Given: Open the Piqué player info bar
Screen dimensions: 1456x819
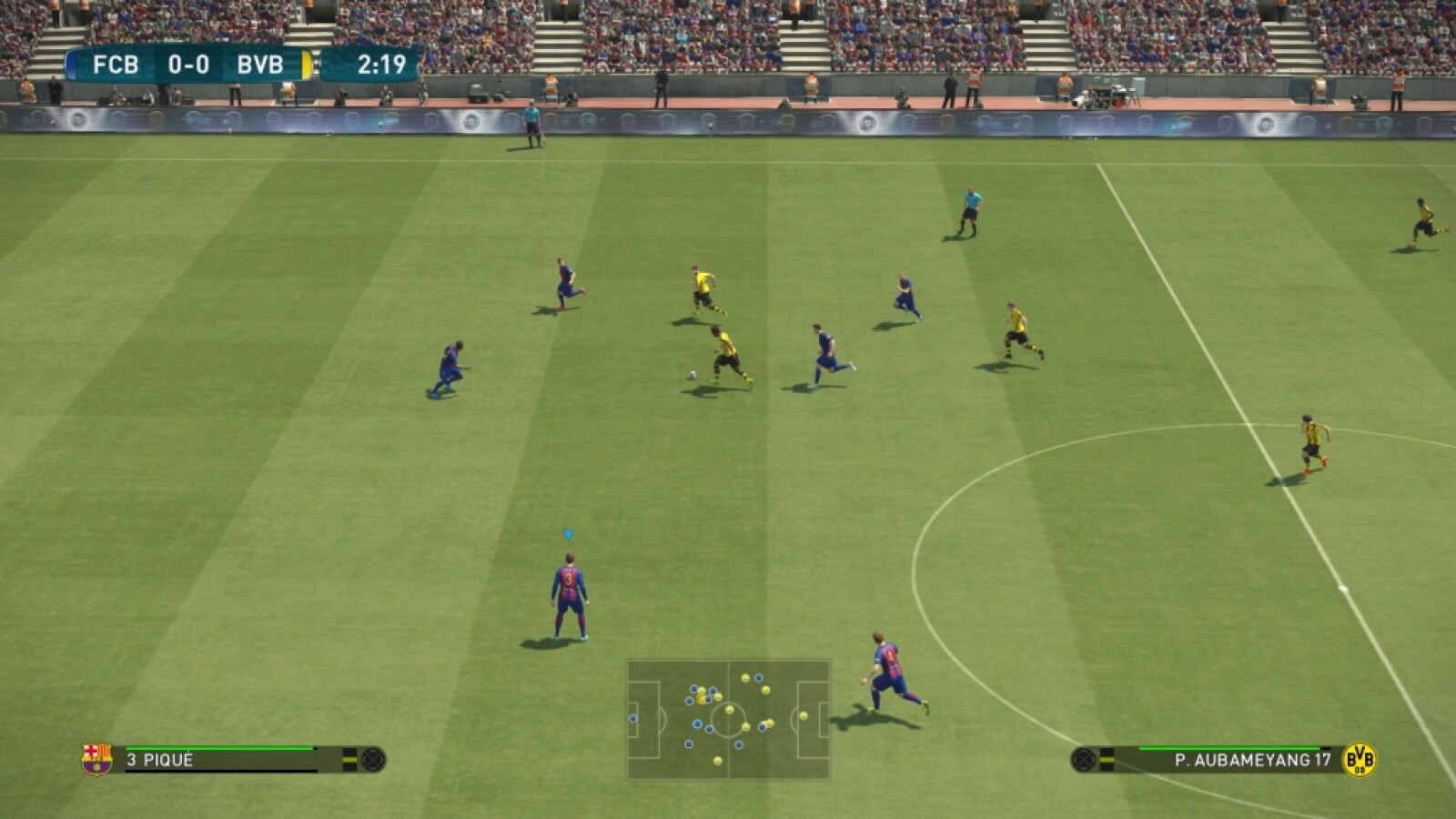Looking at the screenshot, I should pyautogui.click(x=227, y=759).
